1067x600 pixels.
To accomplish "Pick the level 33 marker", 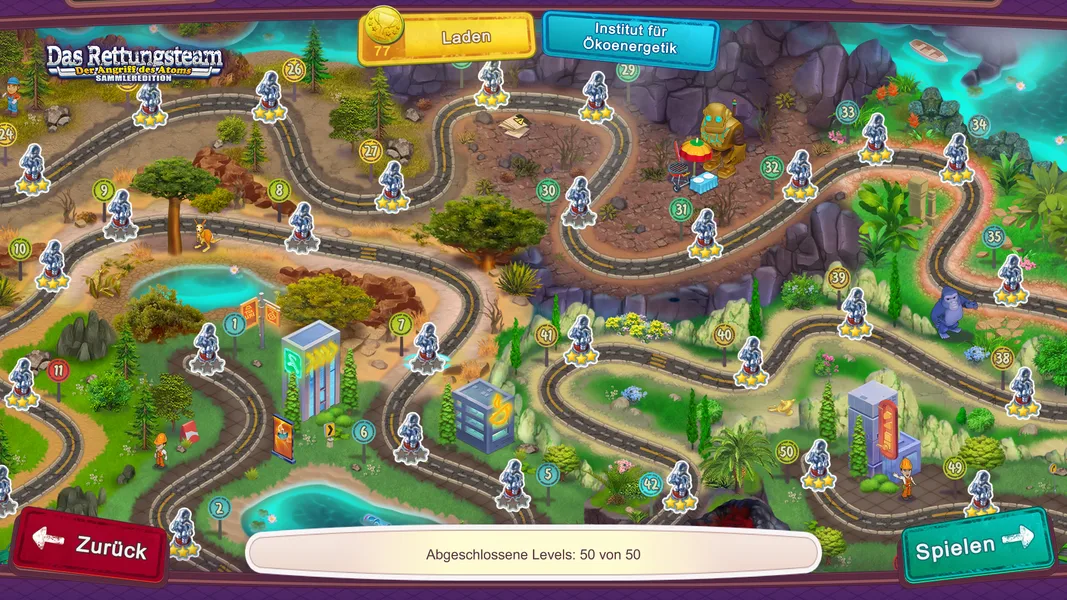I will (x=847, y=112).
